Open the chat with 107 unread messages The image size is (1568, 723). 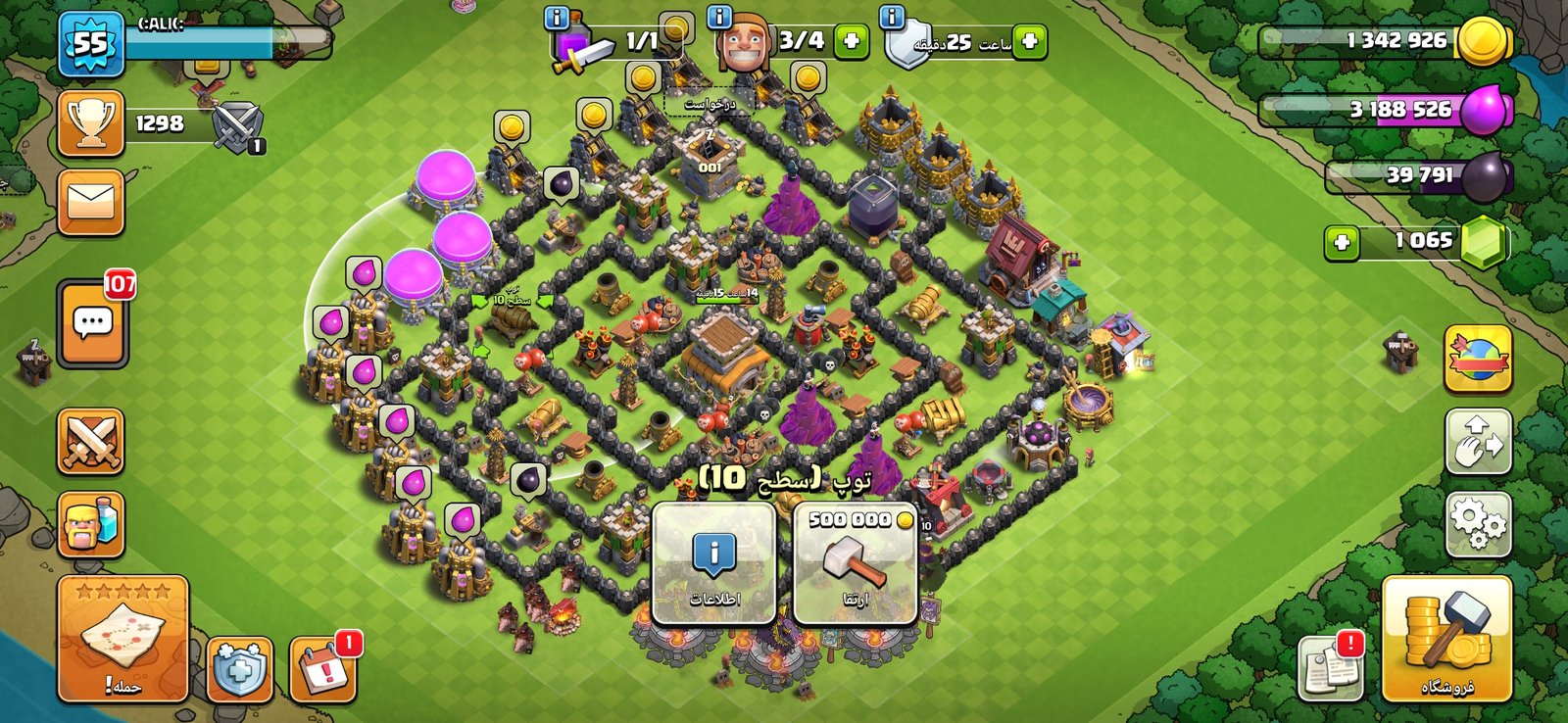pyautogui.click(x=92, y=323)
